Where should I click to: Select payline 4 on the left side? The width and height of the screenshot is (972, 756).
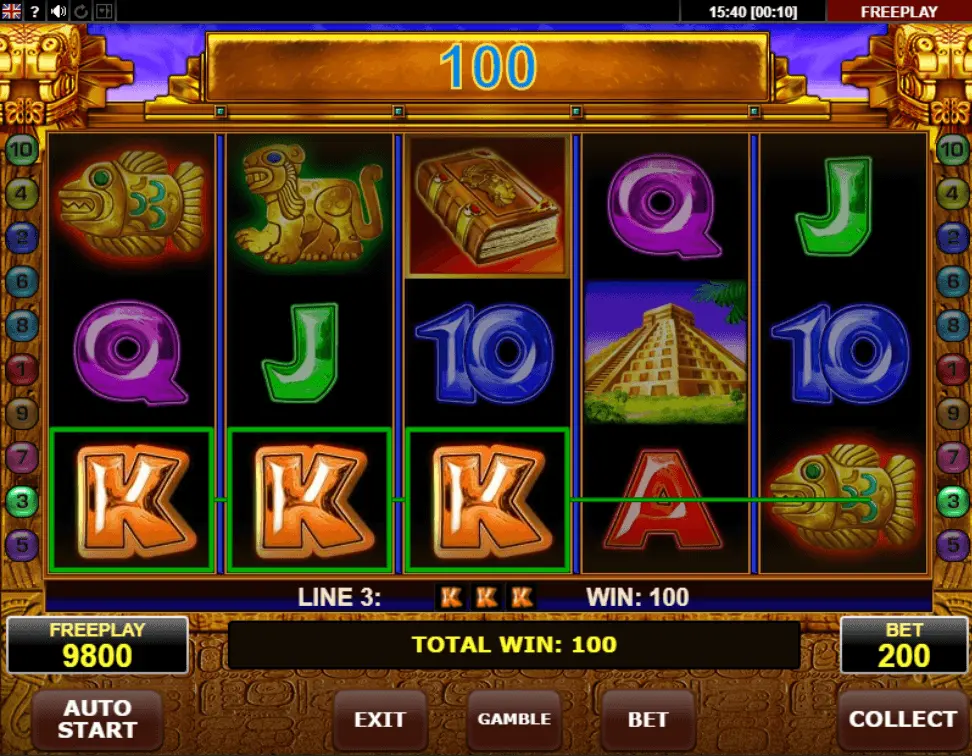pyautogui.click(x=22, y=193)
